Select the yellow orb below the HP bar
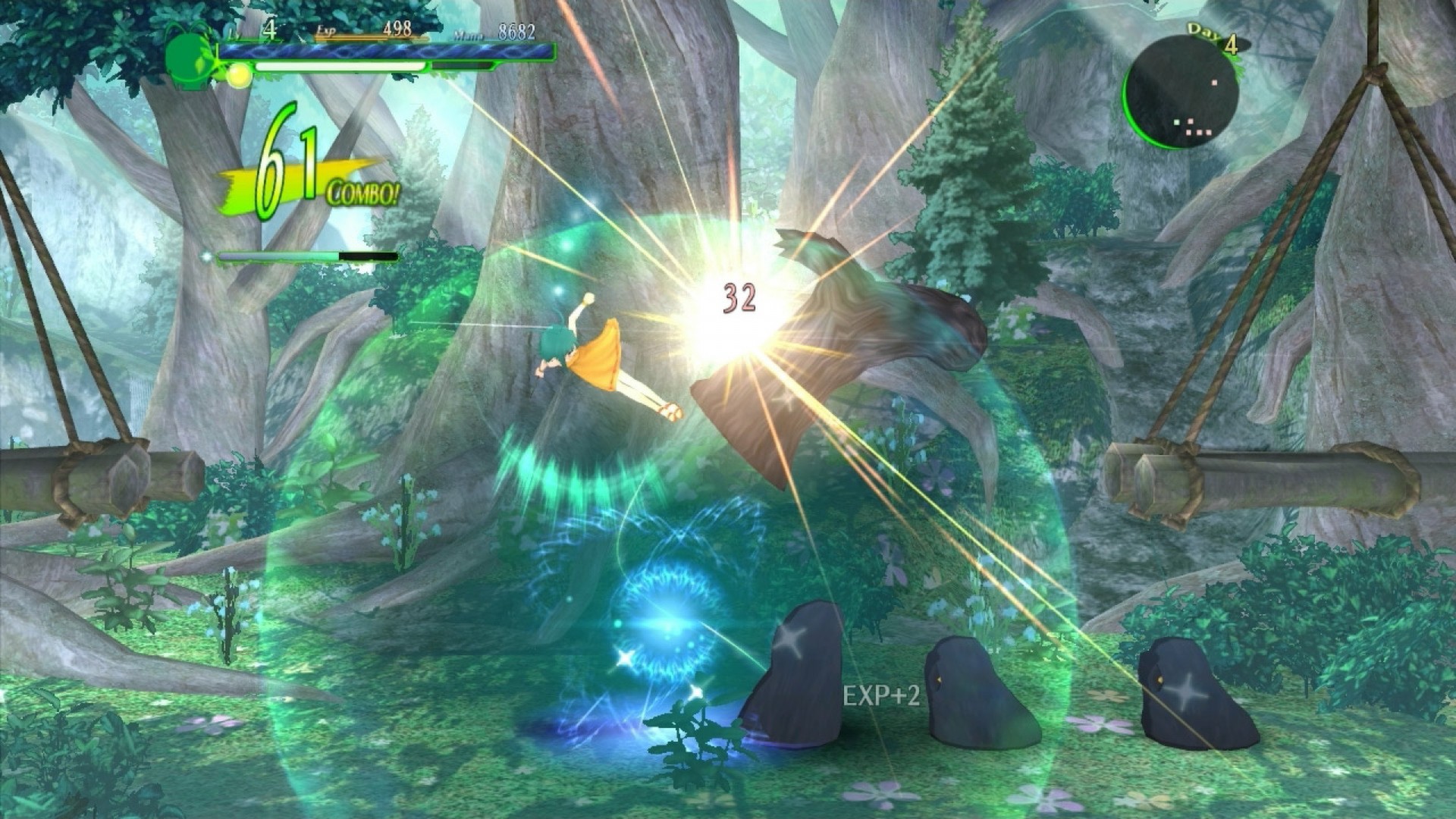 pyautogui.click(x=239, y=76)
